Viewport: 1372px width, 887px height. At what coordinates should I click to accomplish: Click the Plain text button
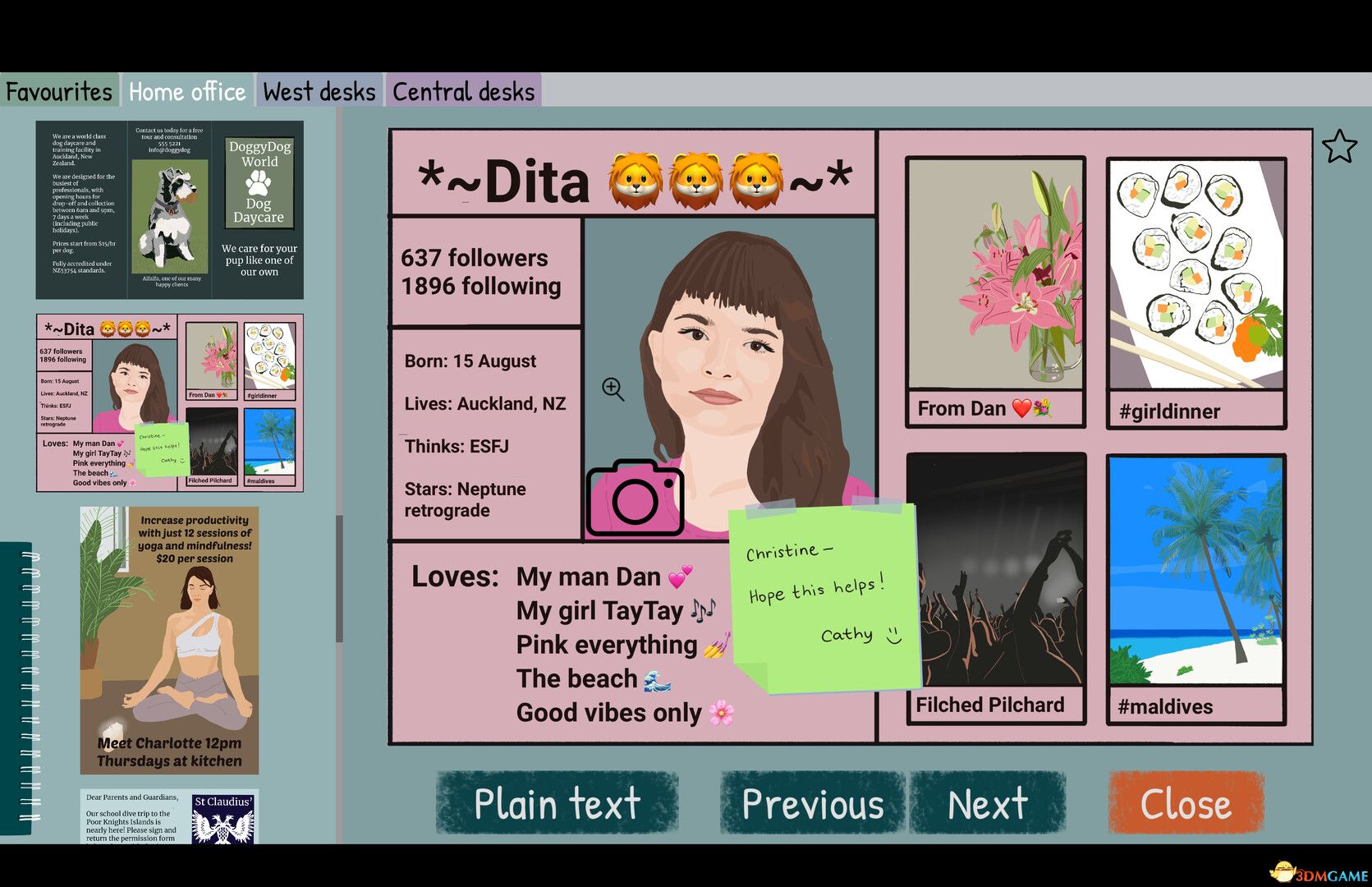557,803
